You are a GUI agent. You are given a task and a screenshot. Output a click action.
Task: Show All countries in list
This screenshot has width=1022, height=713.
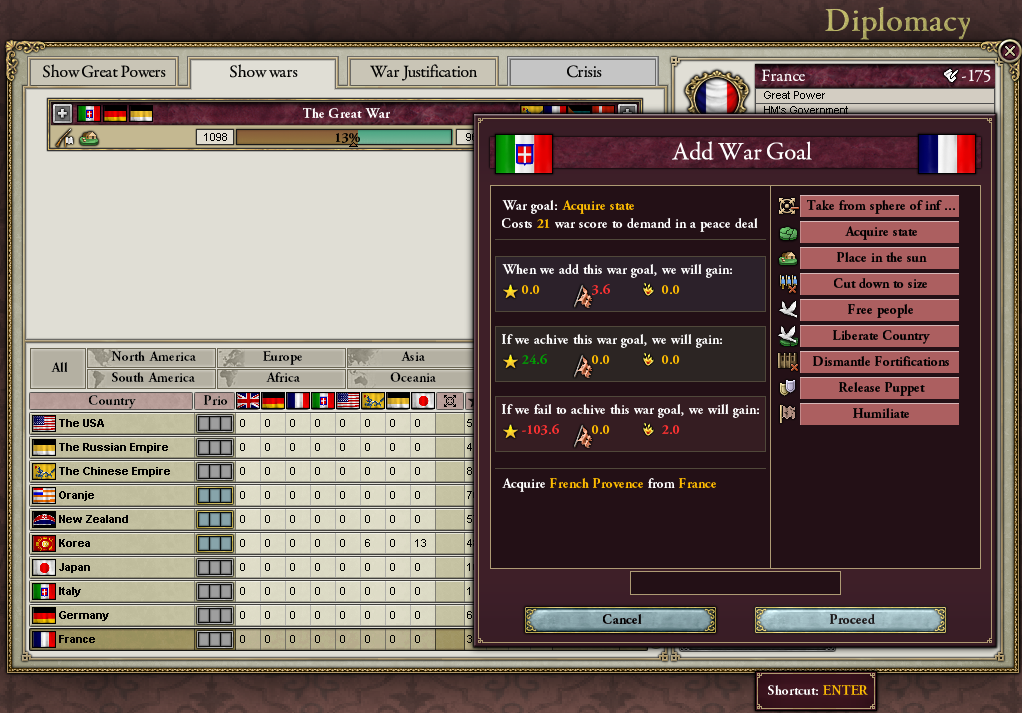coord(59,367)
